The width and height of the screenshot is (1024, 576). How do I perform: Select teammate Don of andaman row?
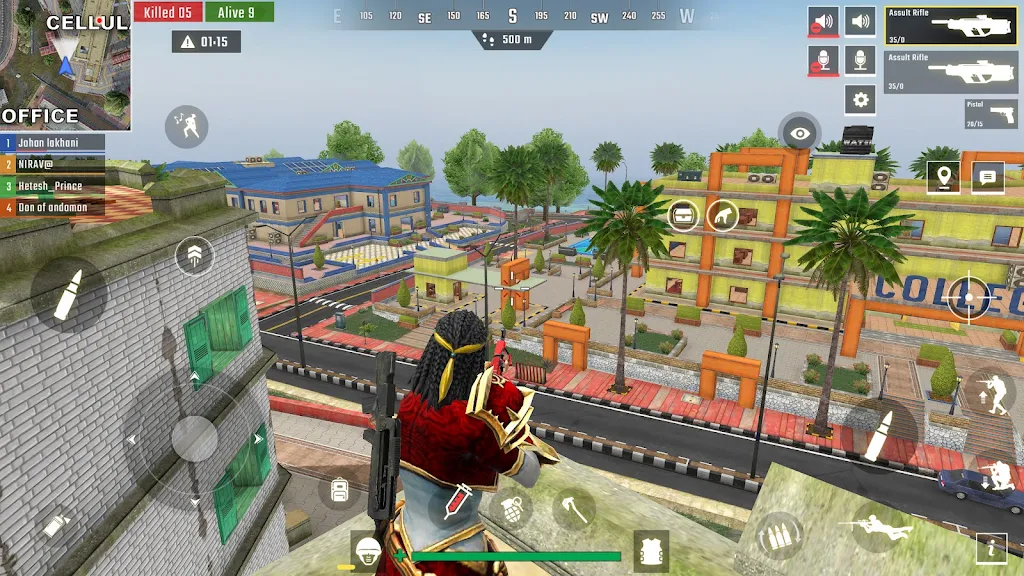click(x=53, y=208)
